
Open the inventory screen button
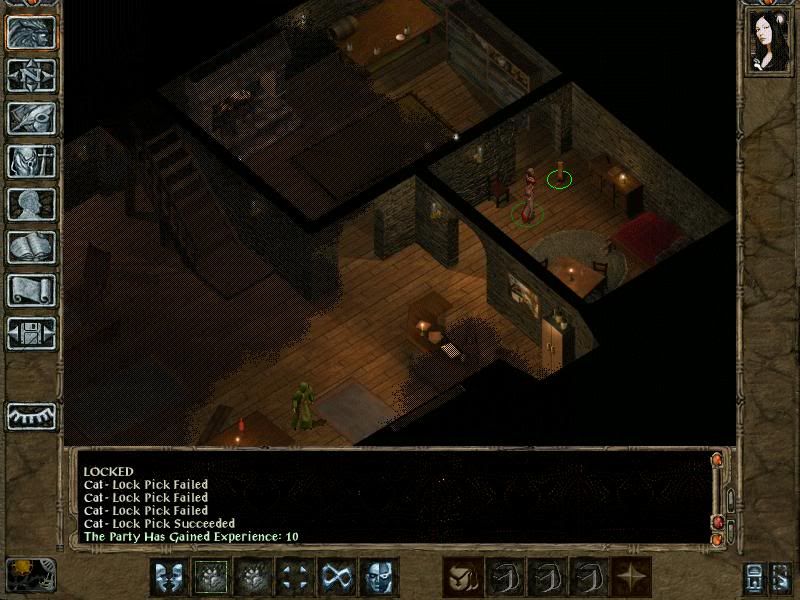[x=31, y=161]
